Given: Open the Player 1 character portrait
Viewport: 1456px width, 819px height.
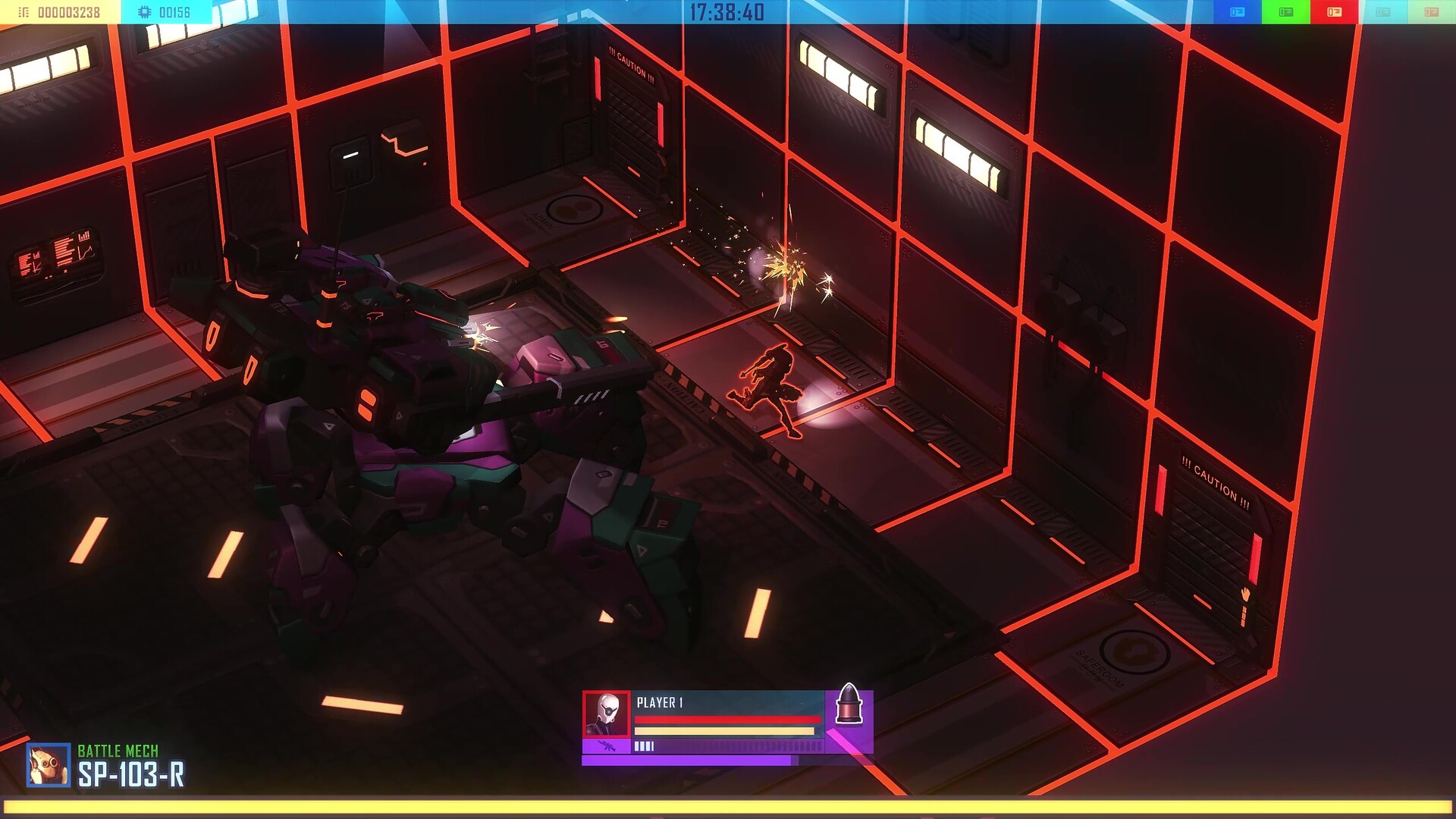Looking at the screenshot, I should pyautogui.click(x=605, y=713).
